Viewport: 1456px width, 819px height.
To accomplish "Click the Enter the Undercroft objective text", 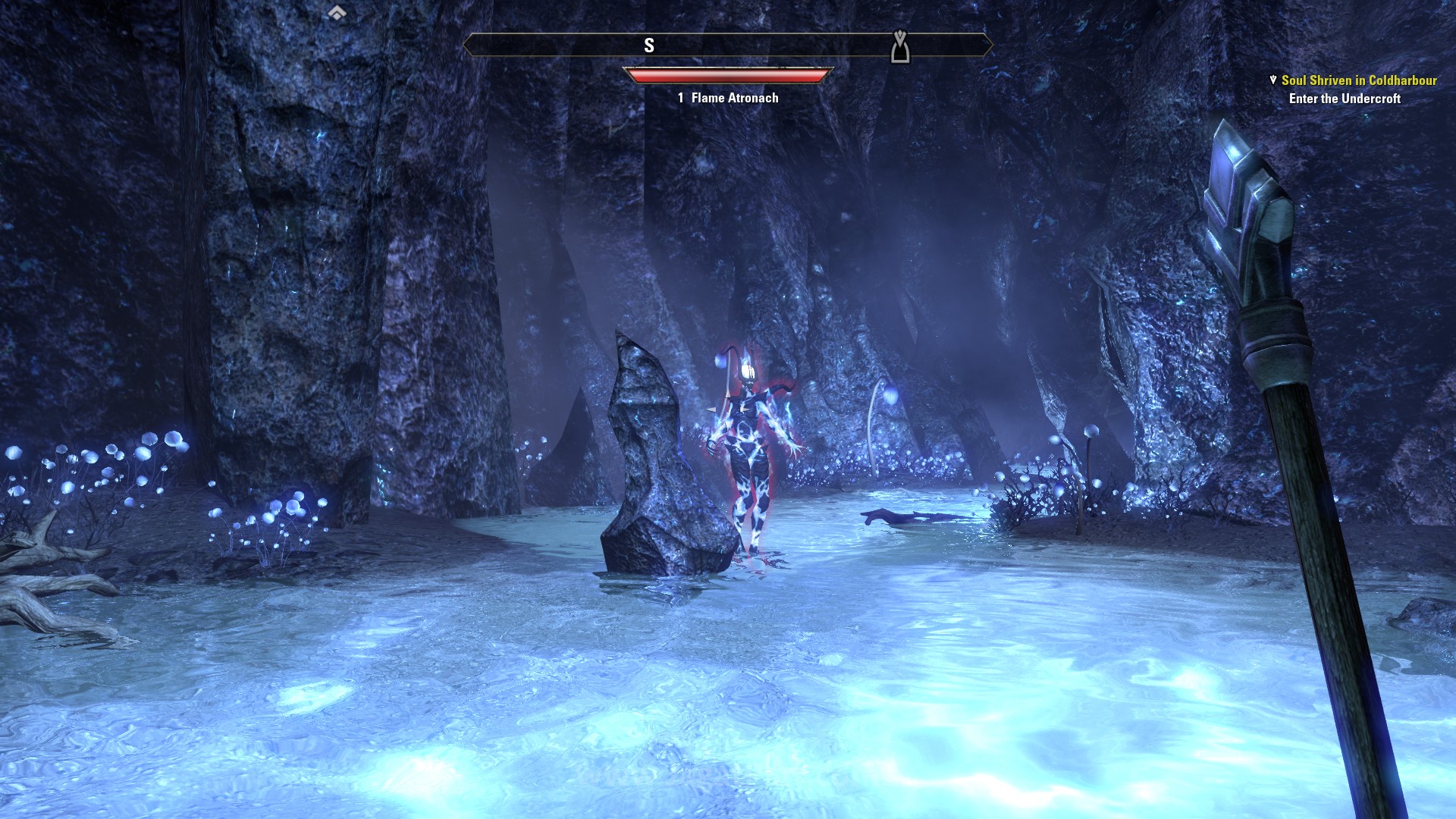I will coord(1345,99).
